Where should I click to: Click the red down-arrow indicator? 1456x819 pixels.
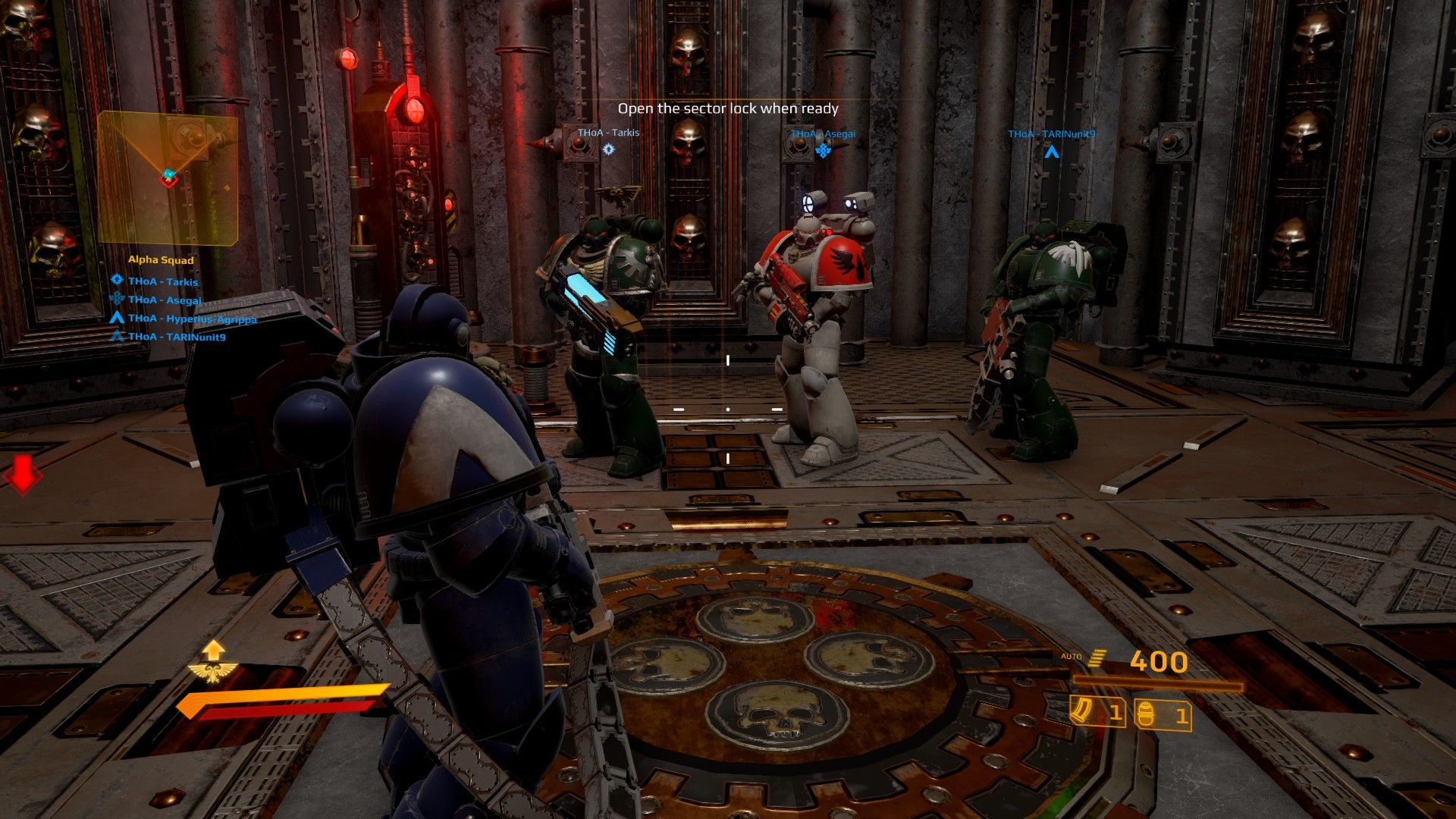click(22, 475)
